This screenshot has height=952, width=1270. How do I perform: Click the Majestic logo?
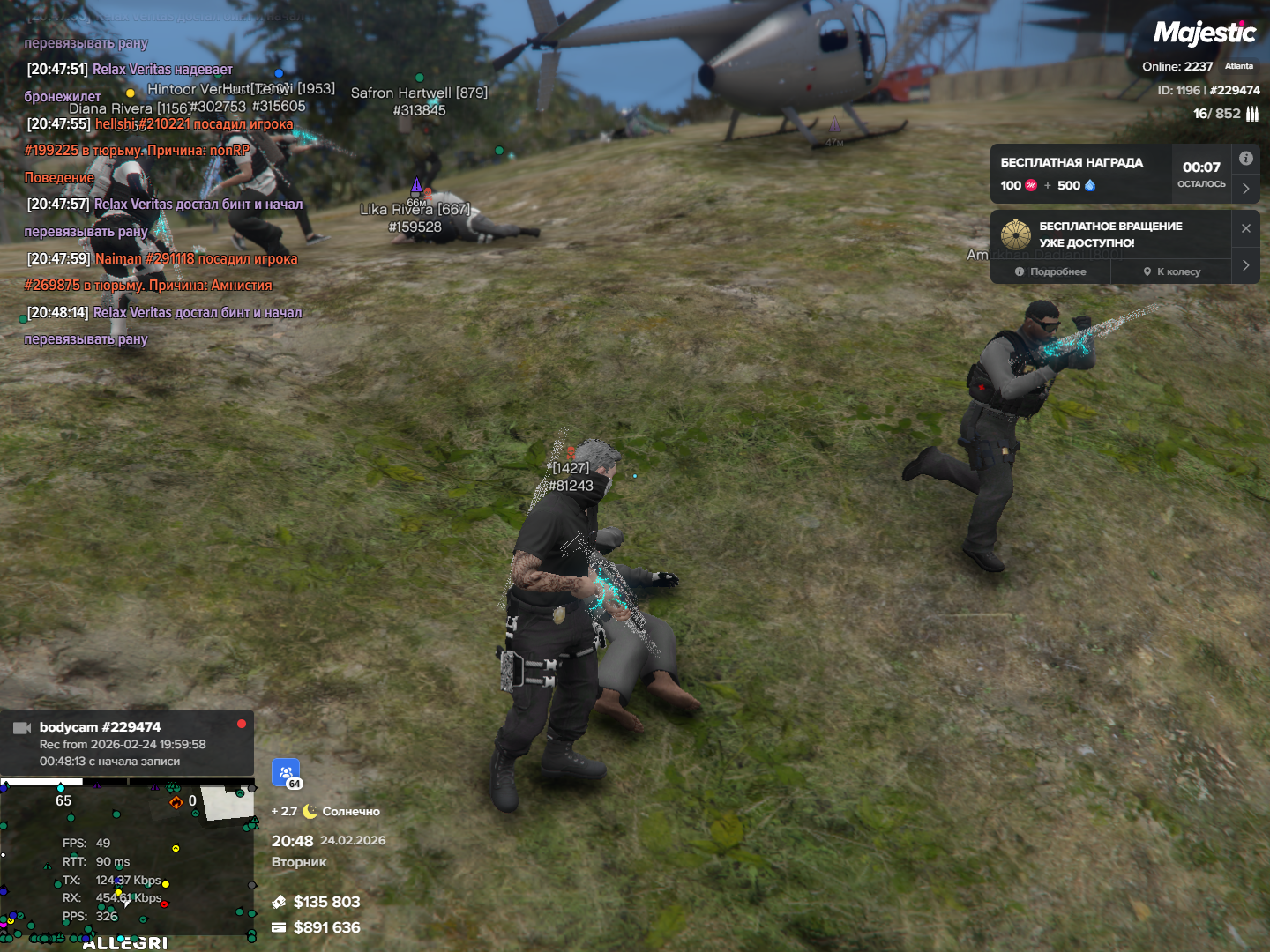[x=1204, y=33]
